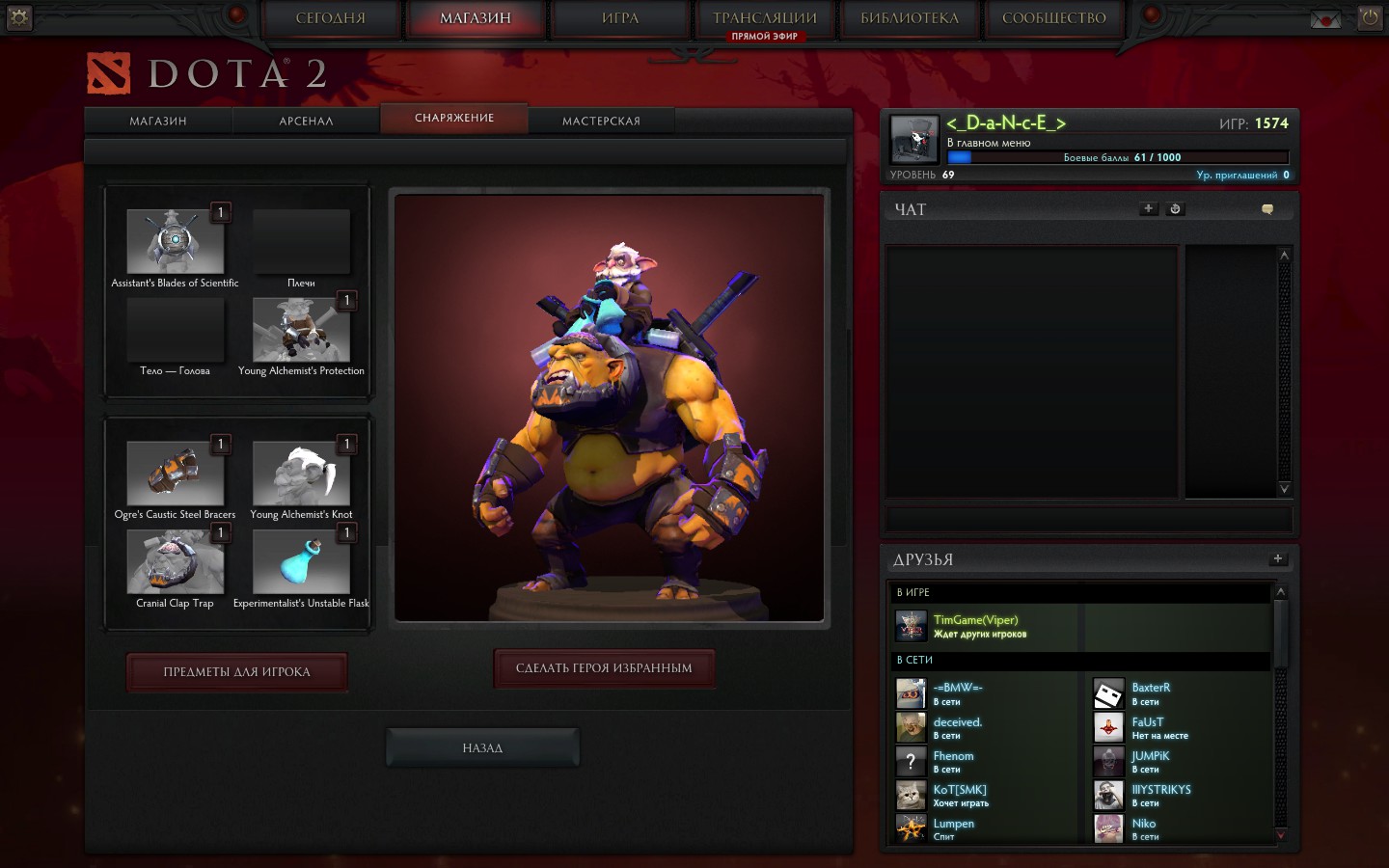The width and height of the screenshot is (1389, 868).
Task: Click the Предметы для игрока button
Action: 236,672
